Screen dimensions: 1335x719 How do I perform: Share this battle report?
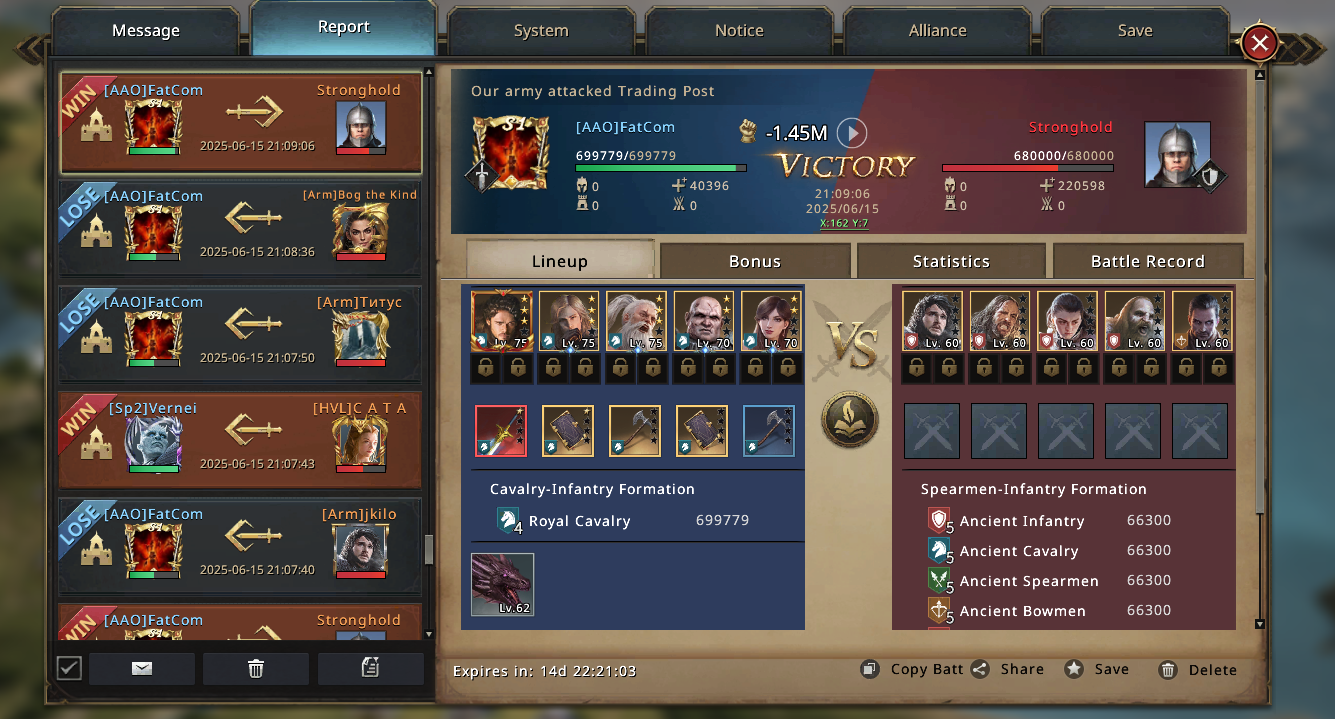pos(1008,669)
